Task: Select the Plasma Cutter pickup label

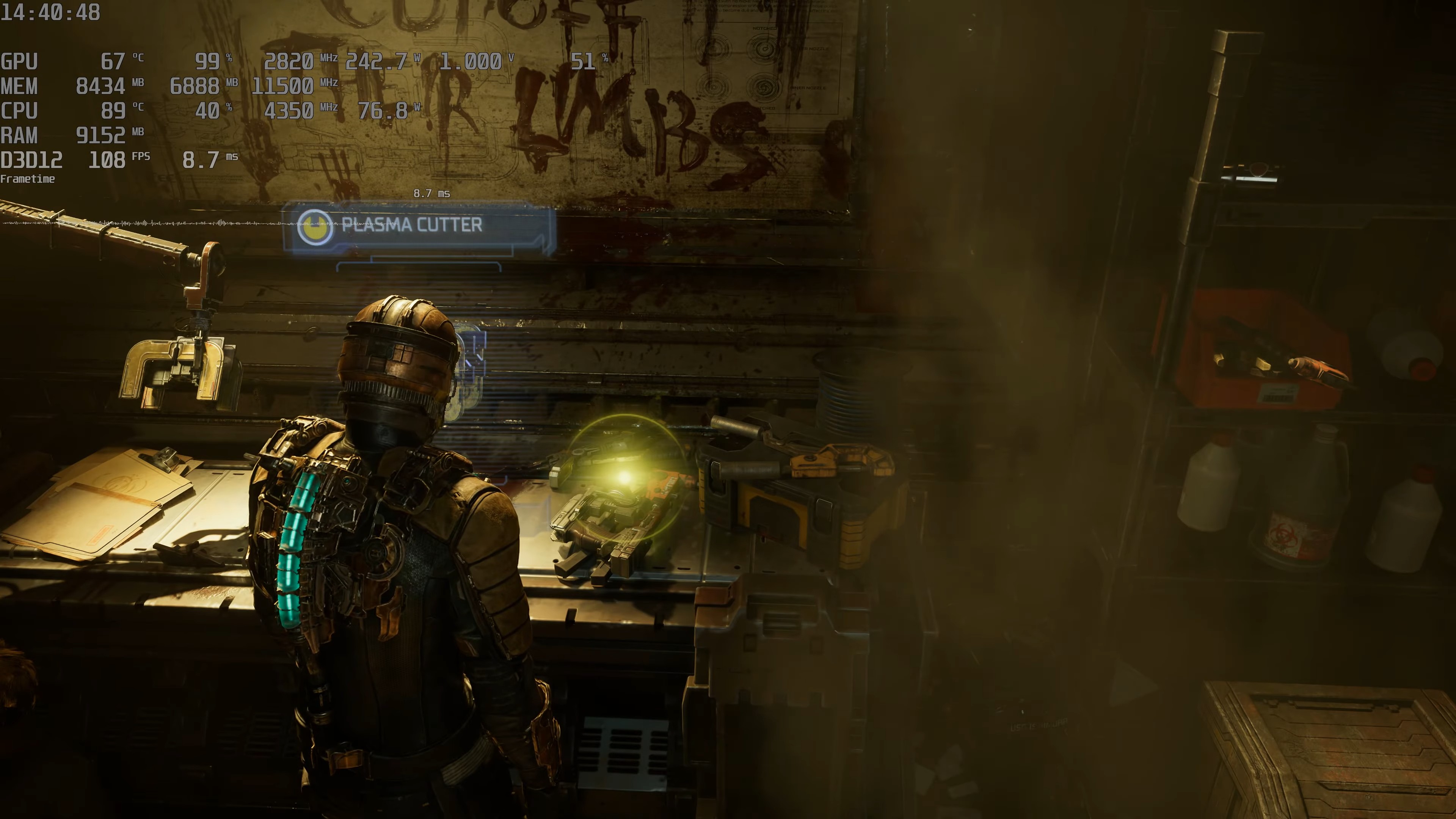Action: 412,226
